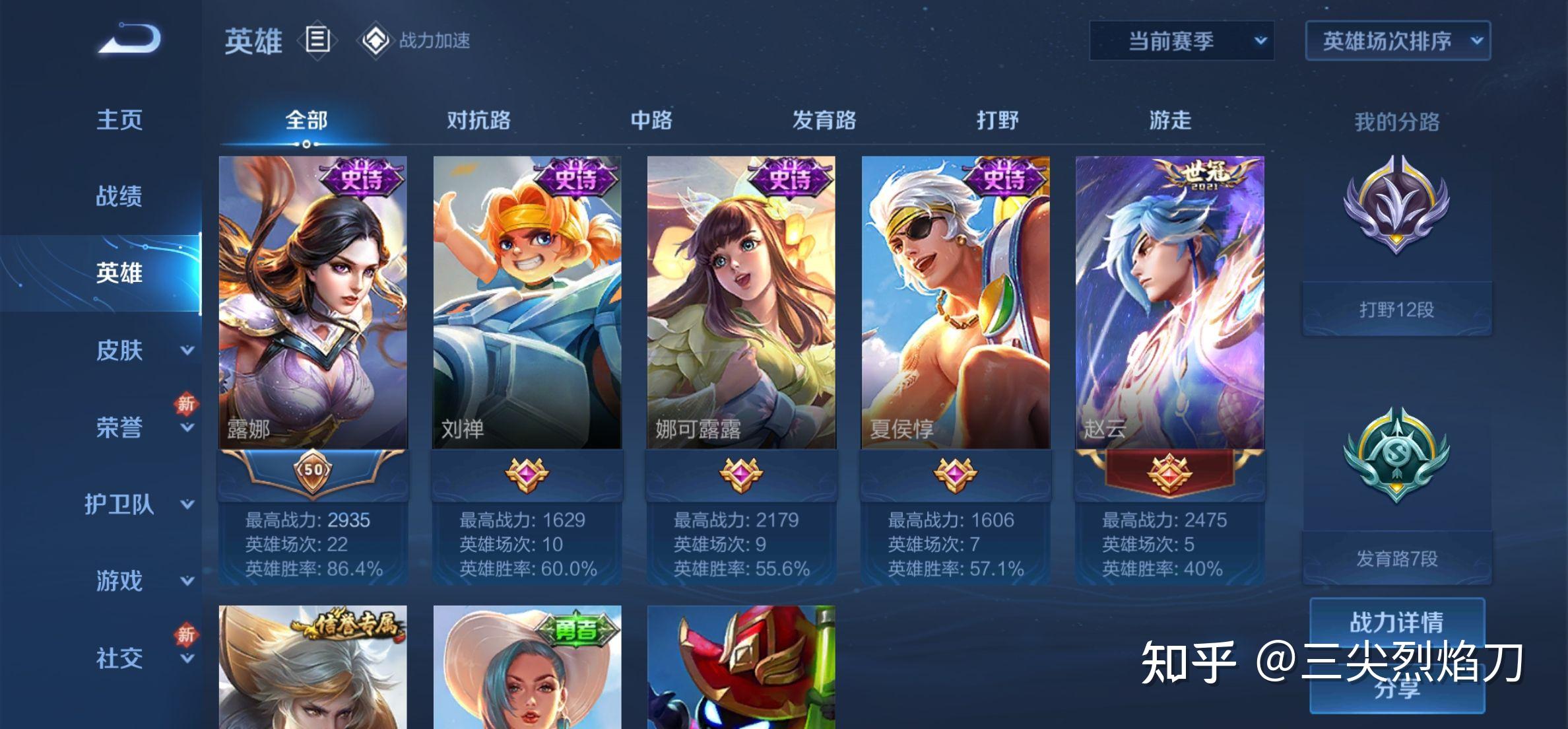View the 战力详情 button
The height and width of the screenshot is (729, 1568).
point(1396,622)
